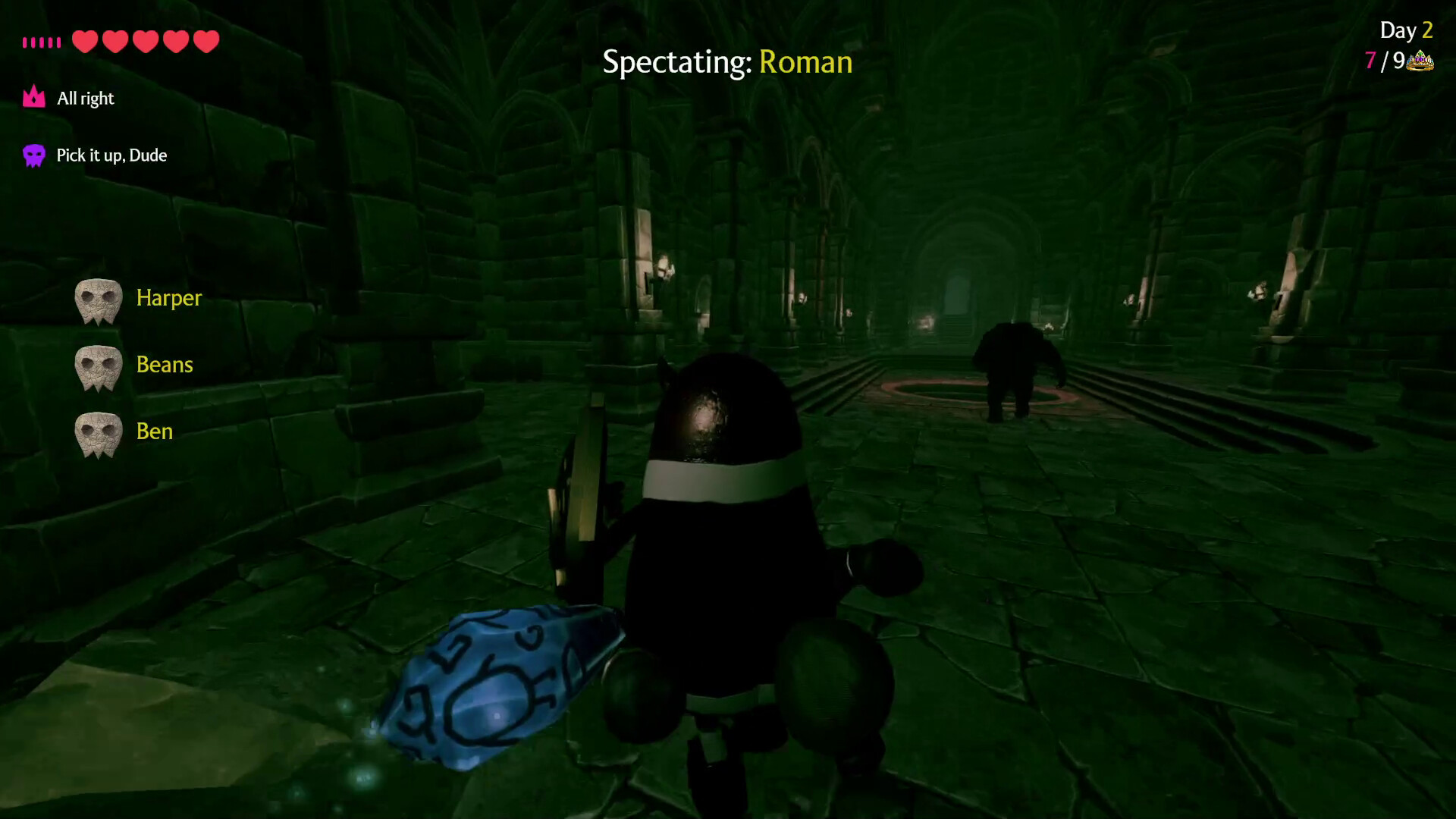
Task: Toggle spectating for player Roman
Action: click(x=805, y=62)
